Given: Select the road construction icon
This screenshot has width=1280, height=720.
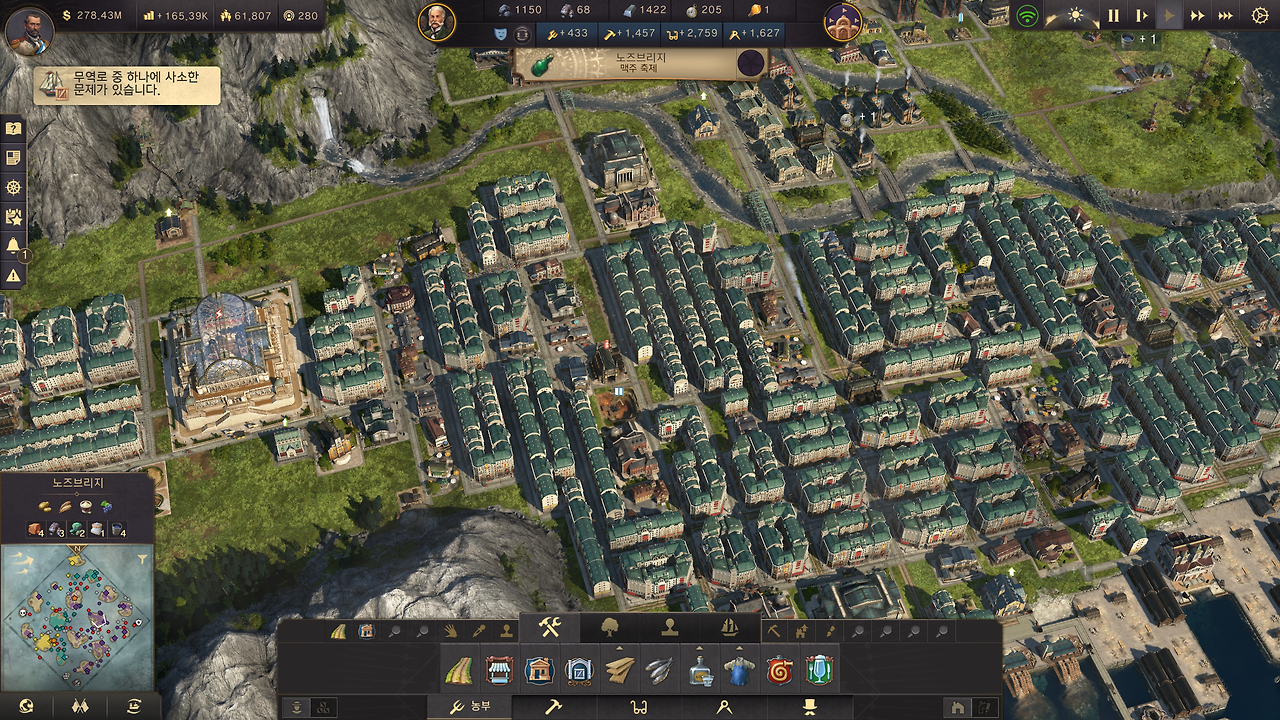Looking at the screenshot, I should point(459,670).
